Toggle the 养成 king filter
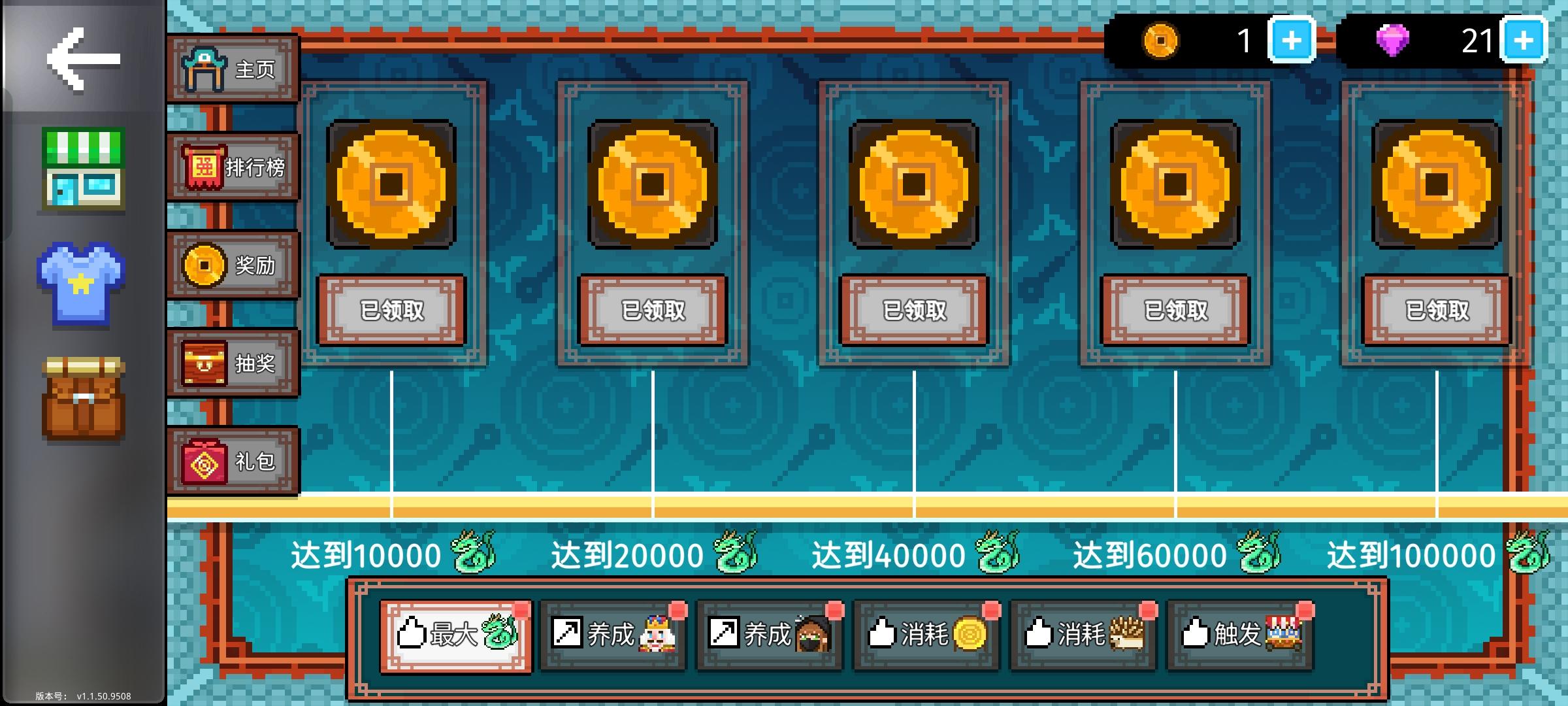This screenshot has height=706, width=1568. tap(614, 635)
